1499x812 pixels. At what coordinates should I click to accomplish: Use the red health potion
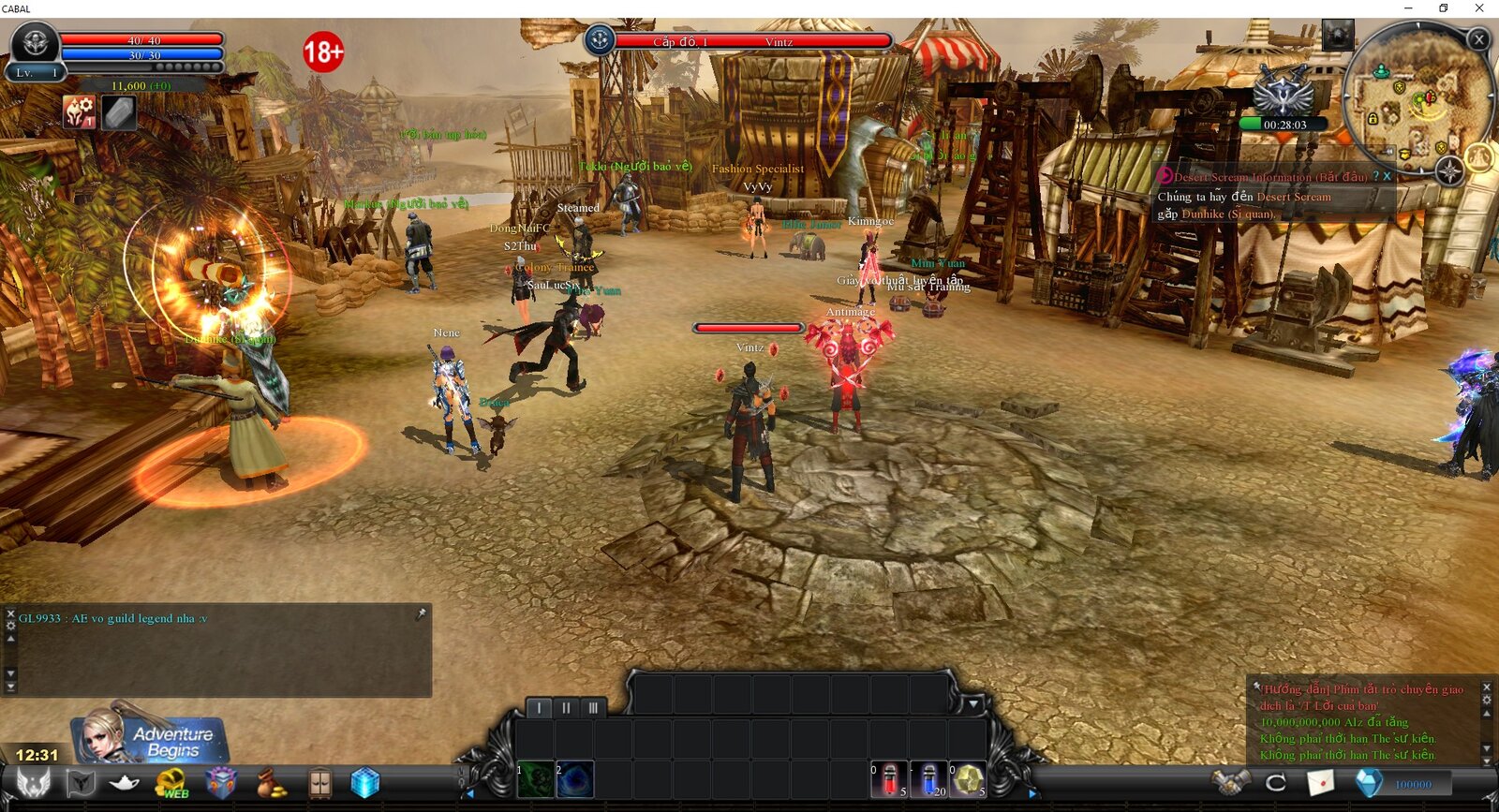[x=890, y=779]
